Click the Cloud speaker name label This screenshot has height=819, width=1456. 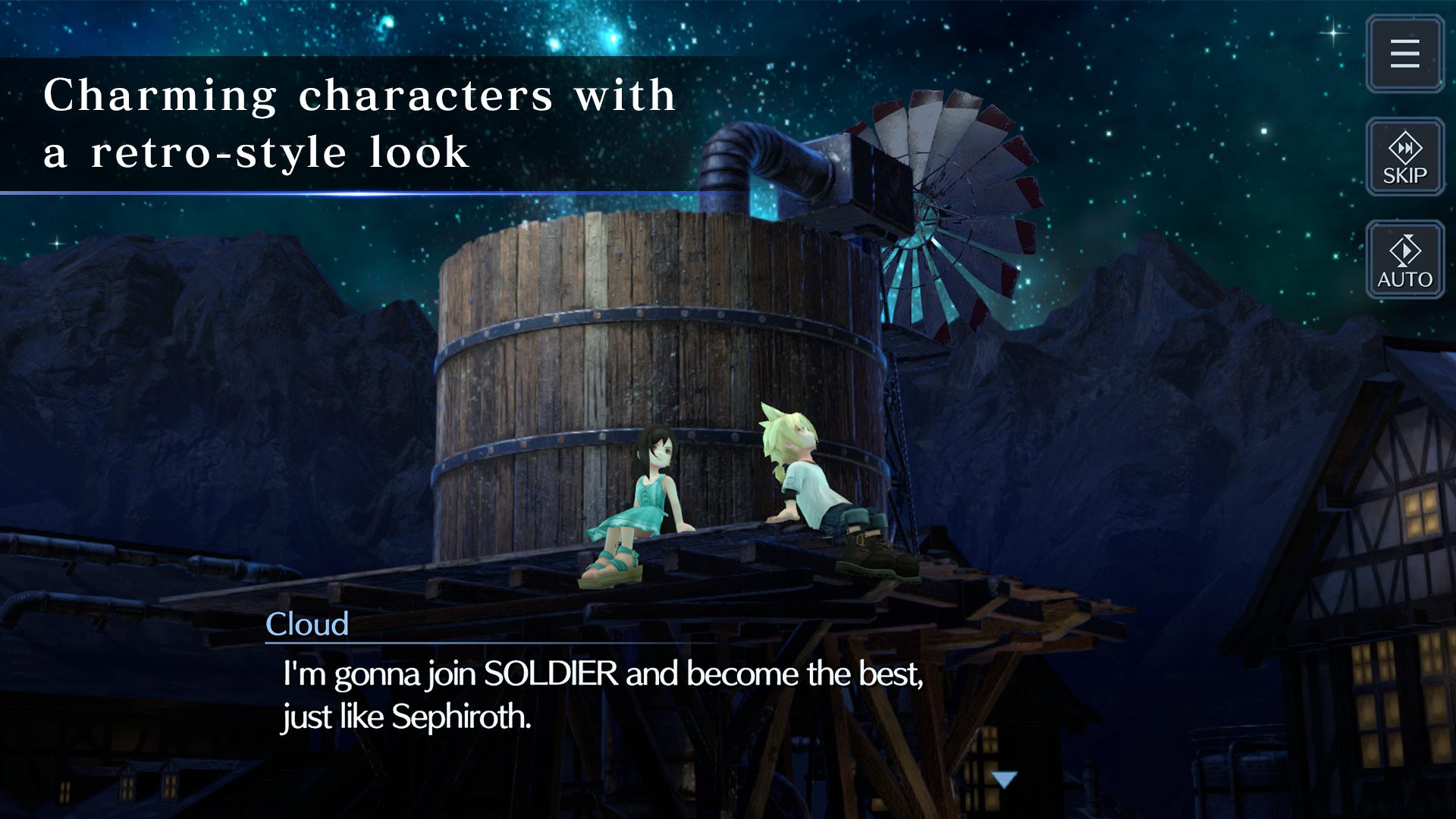[x=306, y=625]
